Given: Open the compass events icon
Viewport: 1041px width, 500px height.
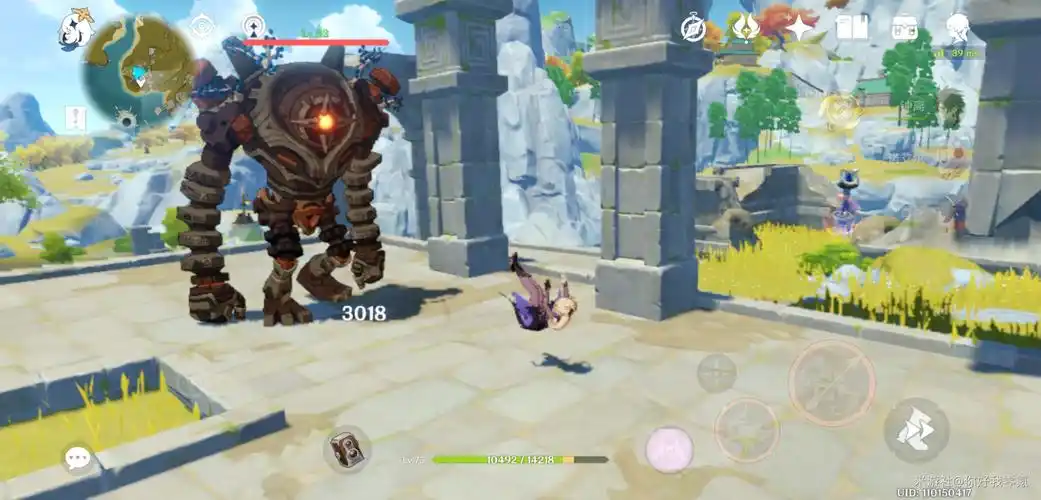Looking at the screenshot, I should (694, 28).
